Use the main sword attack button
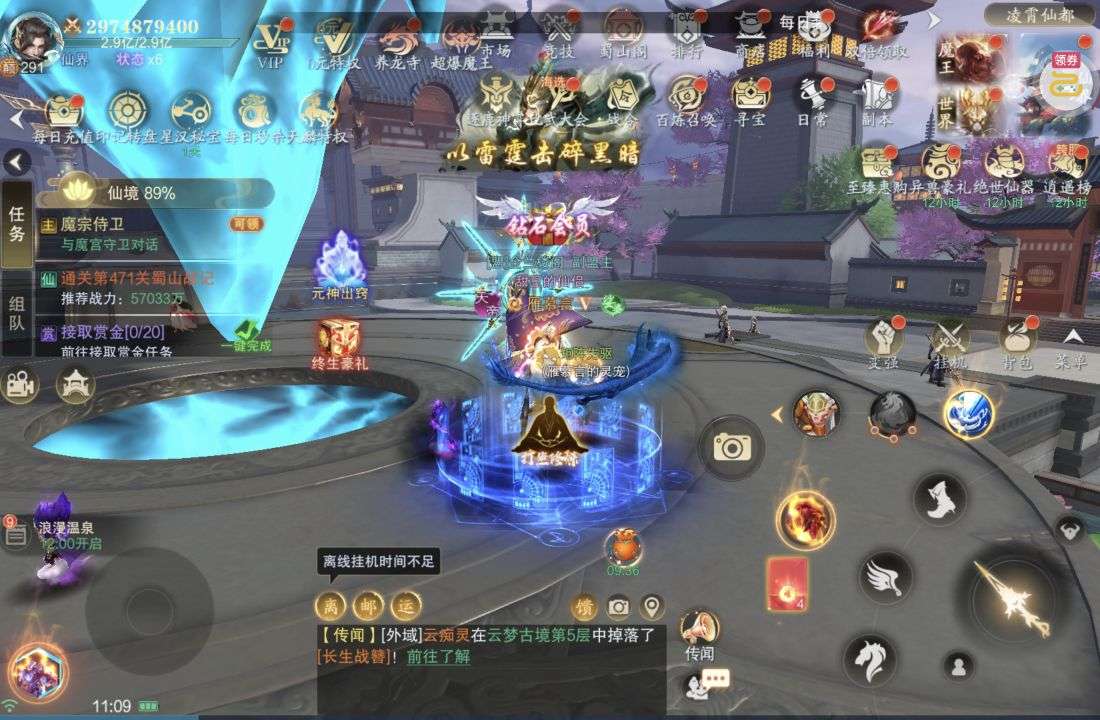Viewport: 1100px width, 720px height. click(1011, 596)
